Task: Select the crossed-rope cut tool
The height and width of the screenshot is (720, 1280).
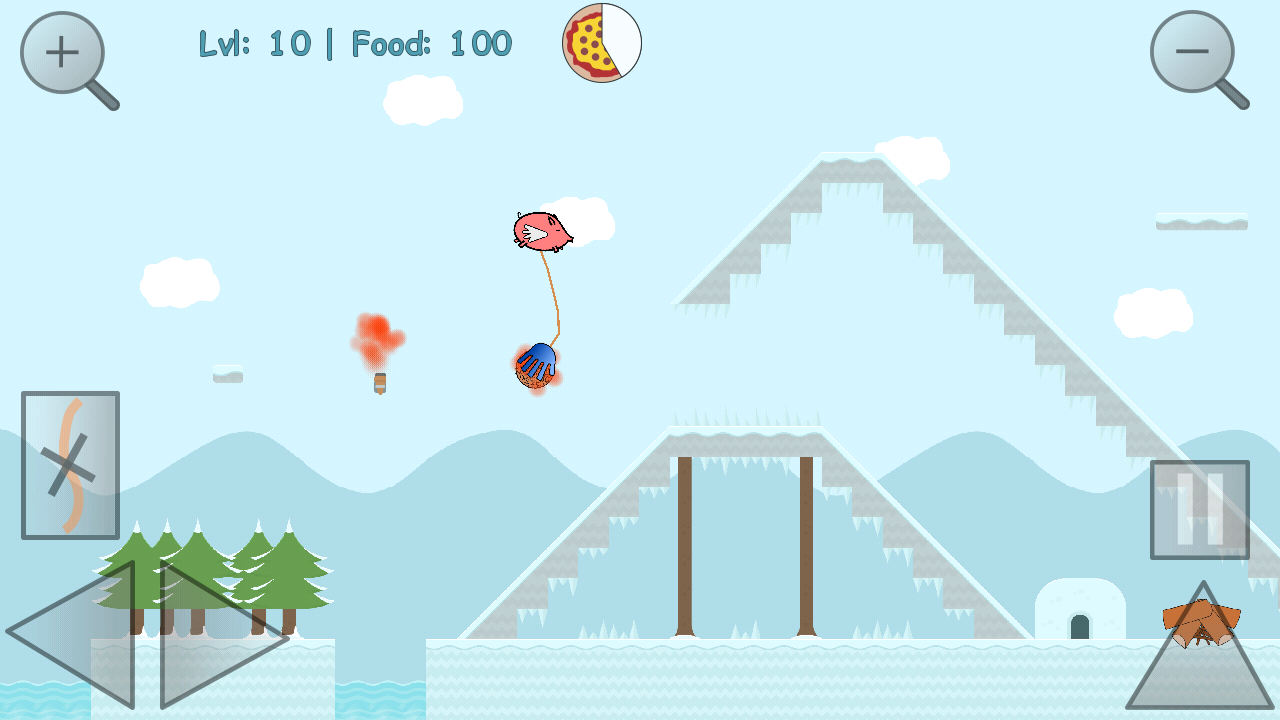Action: tap(70, 463)
